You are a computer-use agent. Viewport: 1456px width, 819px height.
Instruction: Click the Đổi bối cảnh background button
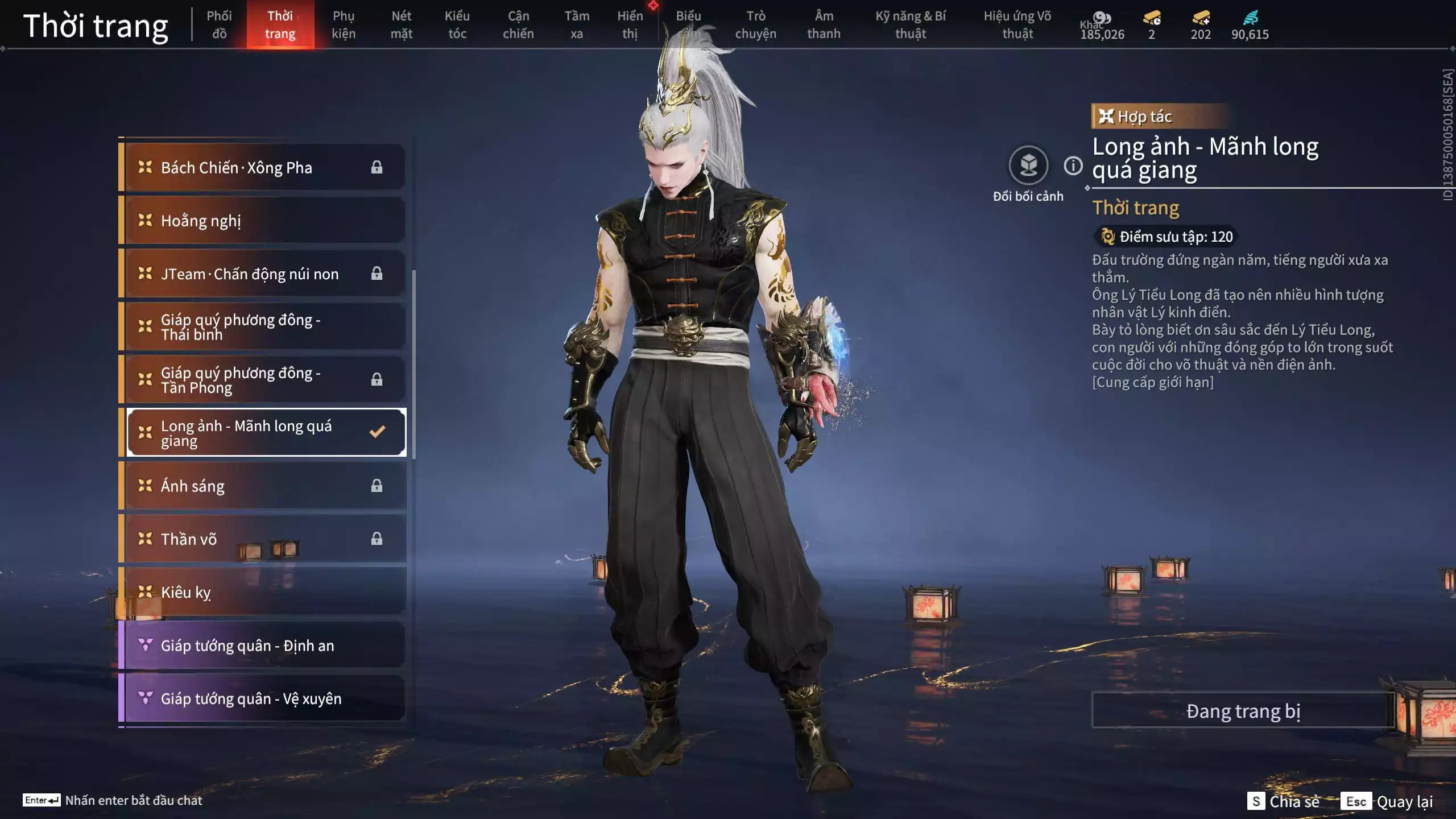[x=1028, y=166]
